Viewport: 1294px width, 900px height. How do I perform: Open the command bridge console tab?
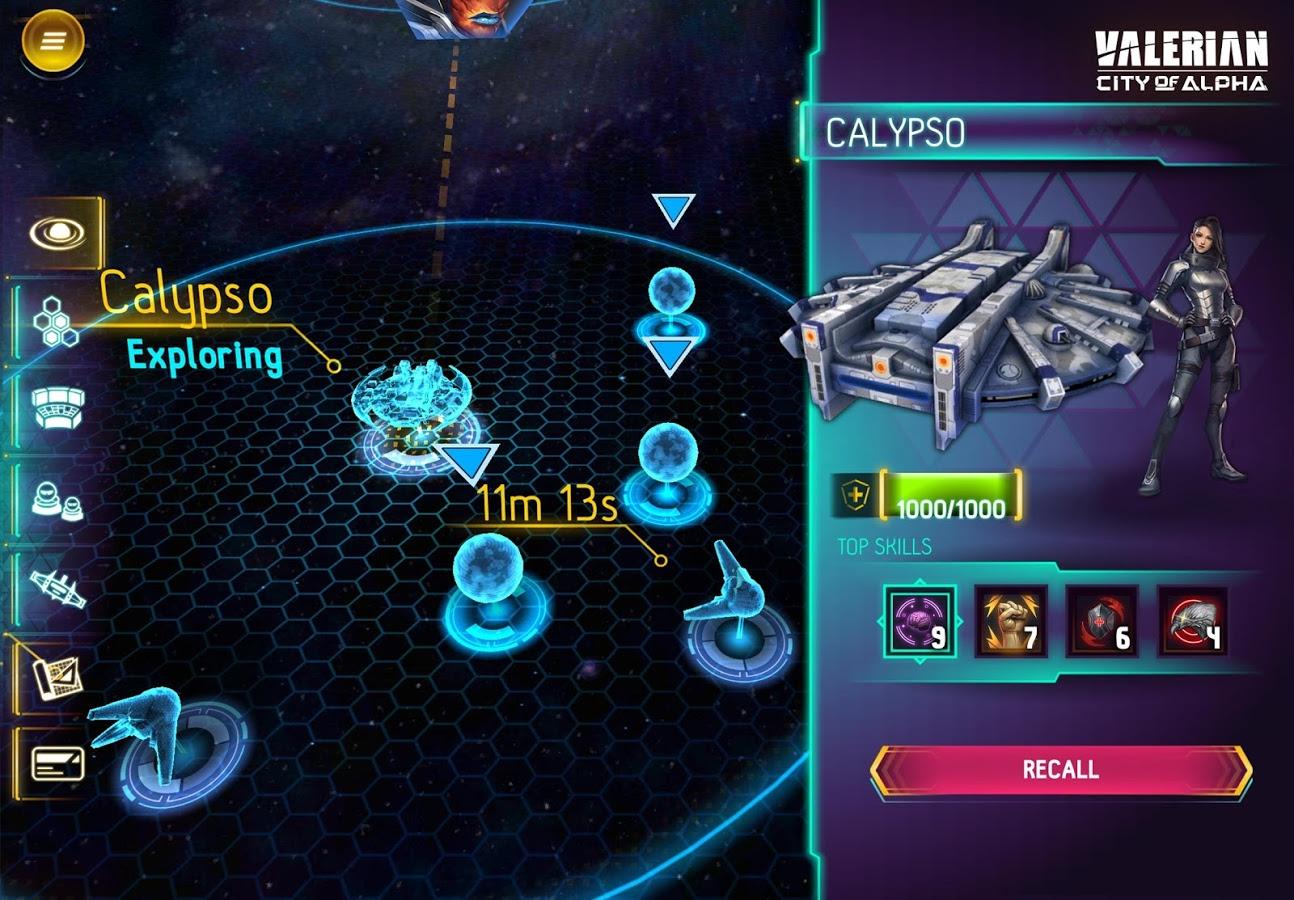point(58,408)
